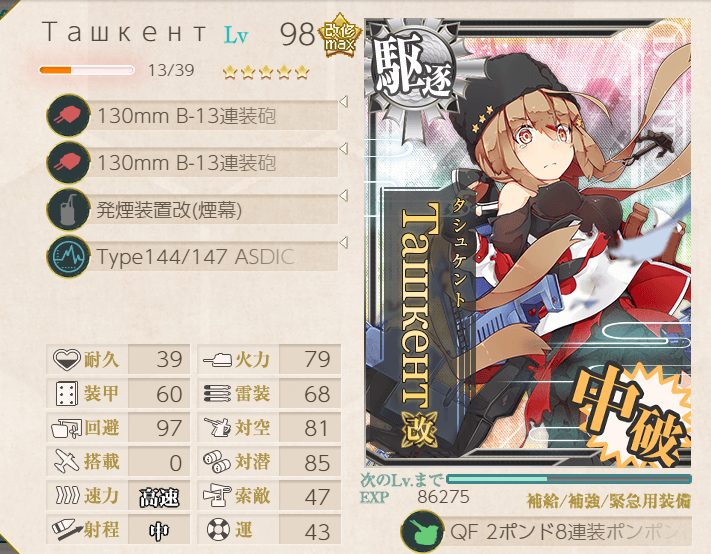Choose the QF 2ポンド8連装ポンポン reinforcement slot

coord(560,531)
